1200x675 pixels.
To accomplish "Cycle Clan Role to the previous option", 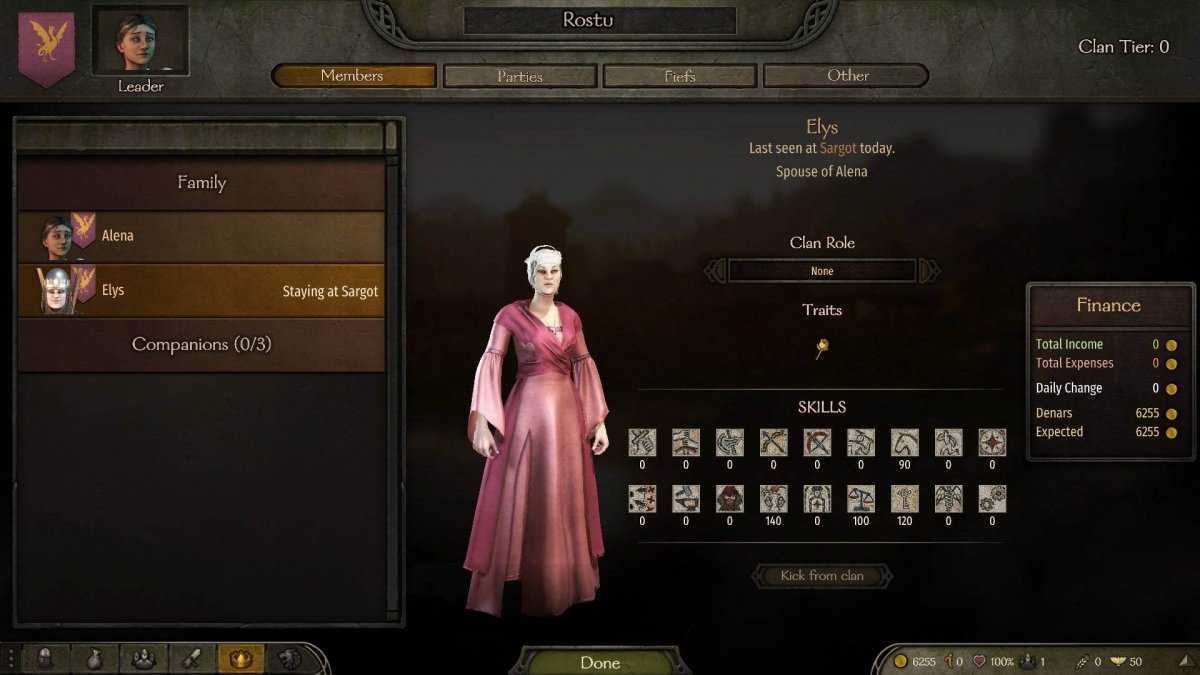I will 715,271.
